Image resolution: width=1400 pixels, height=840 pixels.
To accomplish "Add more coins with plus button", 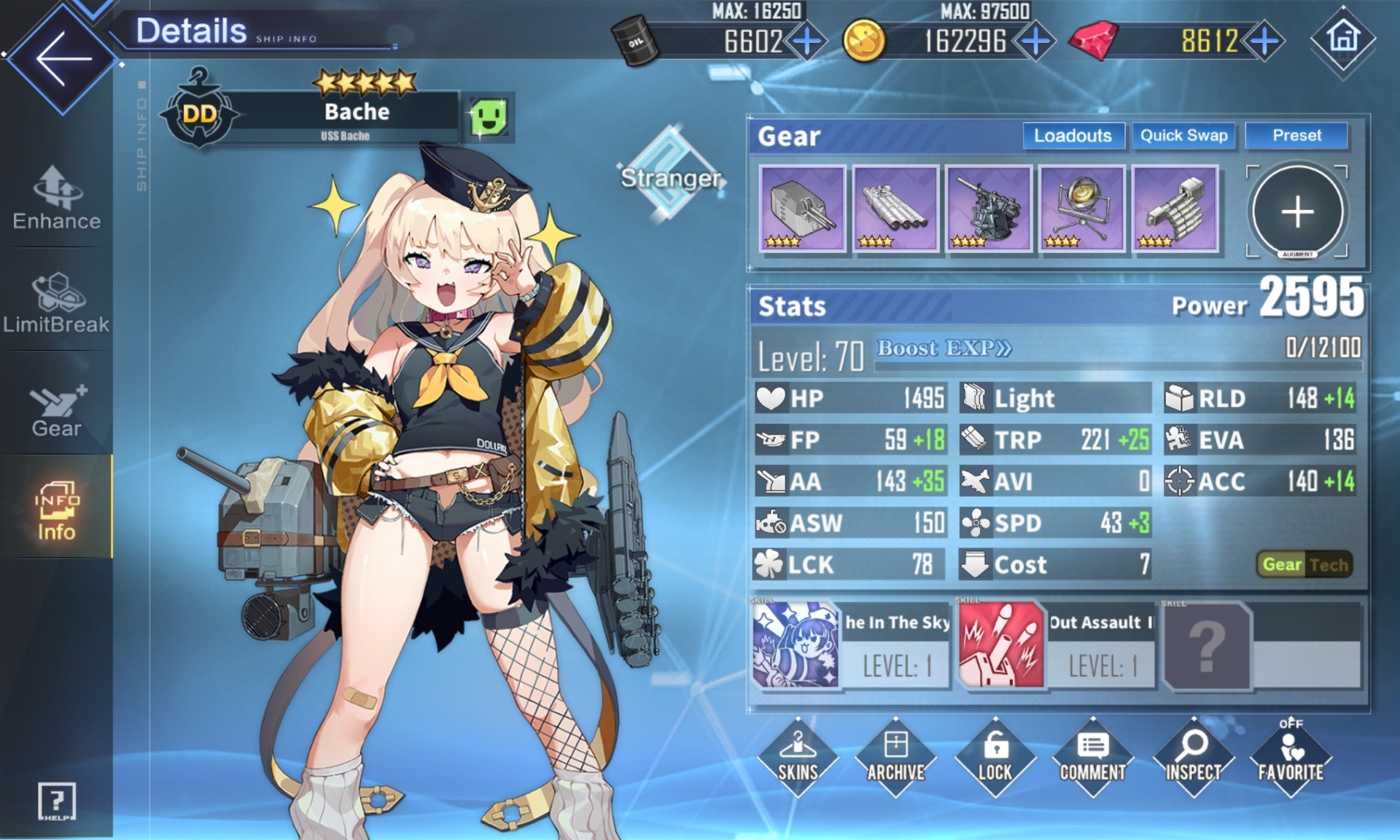I will (x=1035, y=41).
